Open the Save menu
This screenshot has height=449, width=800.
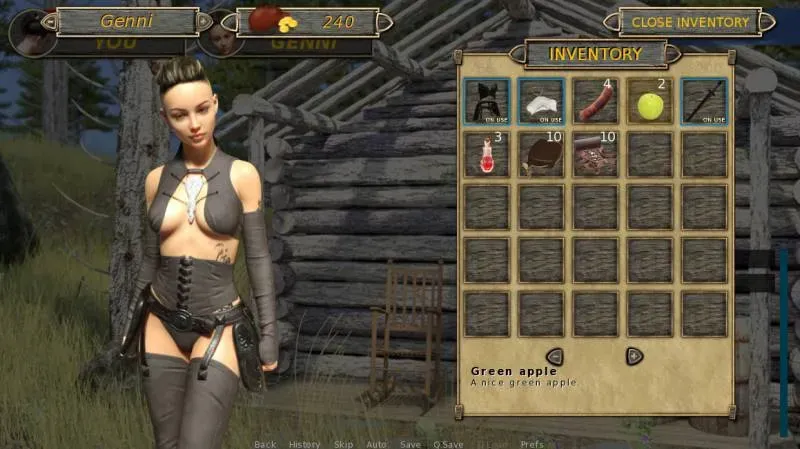coord(410,444)
